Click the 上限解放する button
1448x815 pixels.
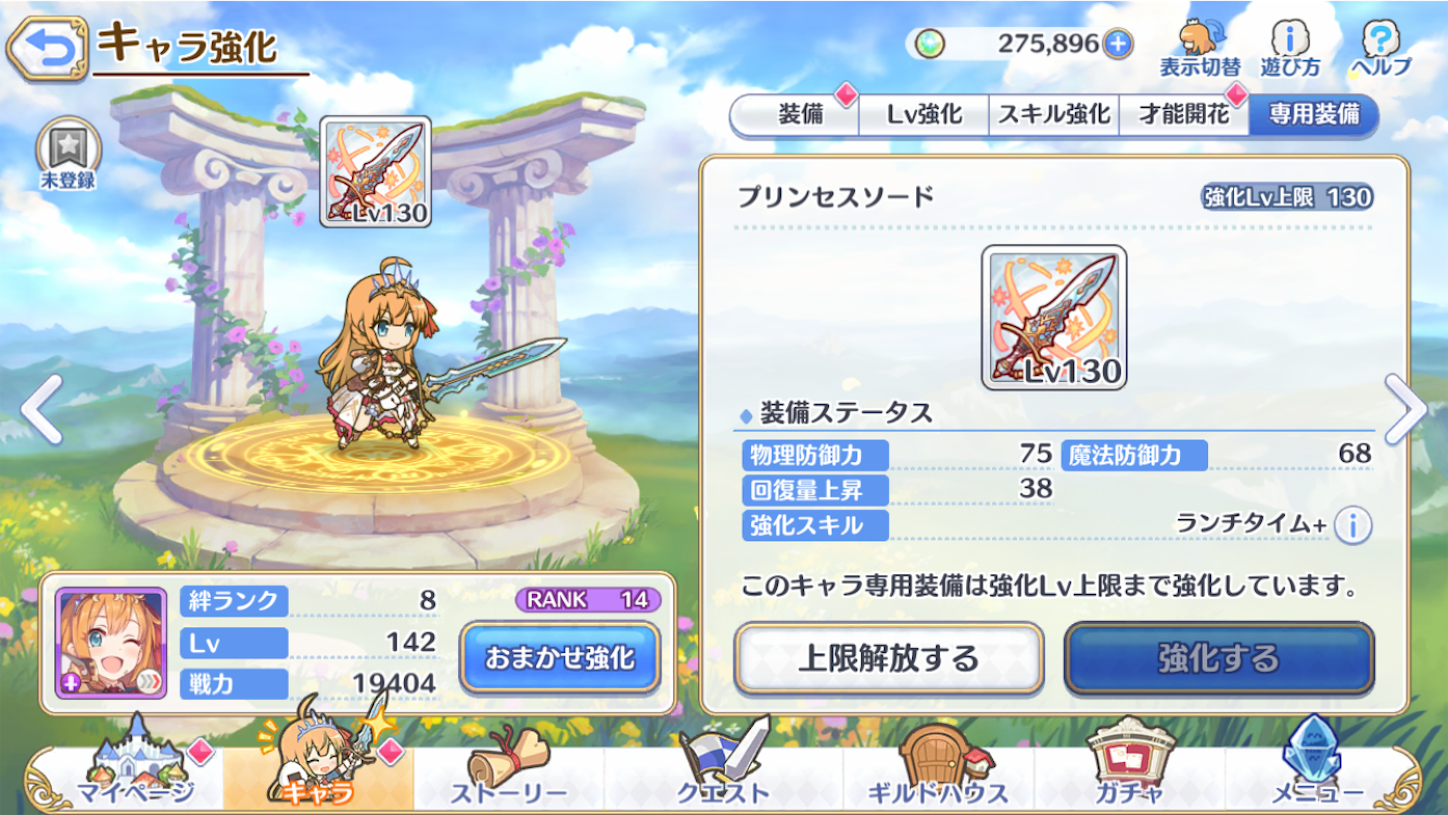[888, 658]
